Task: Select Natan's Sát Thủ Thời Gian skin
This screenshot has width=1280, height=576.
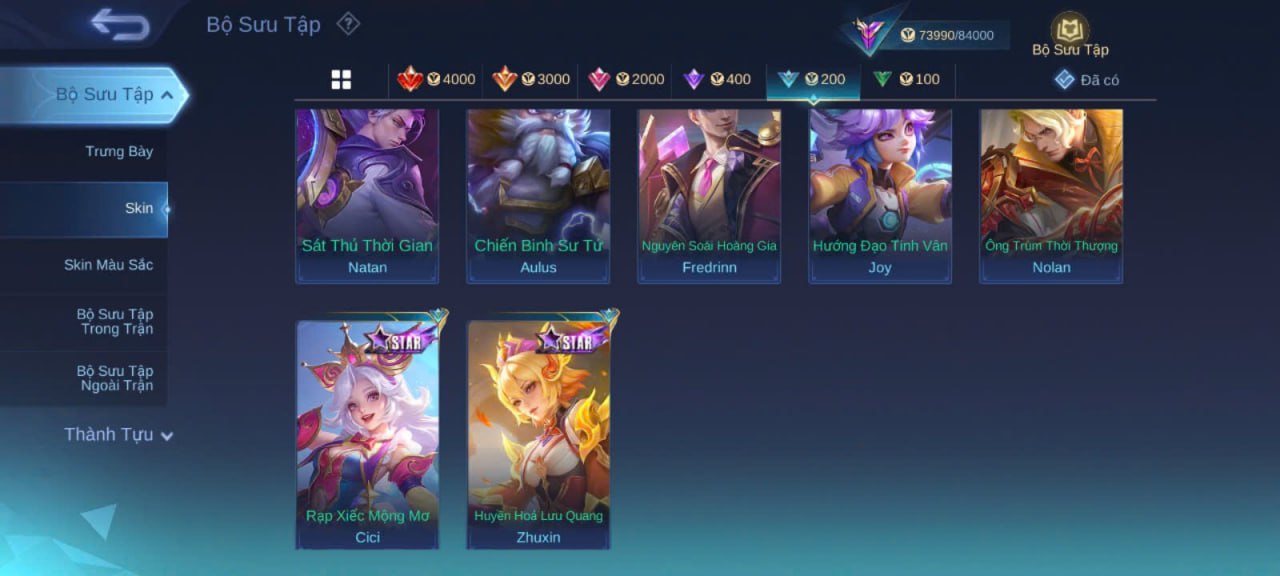Action: click(x=367, y=195)
